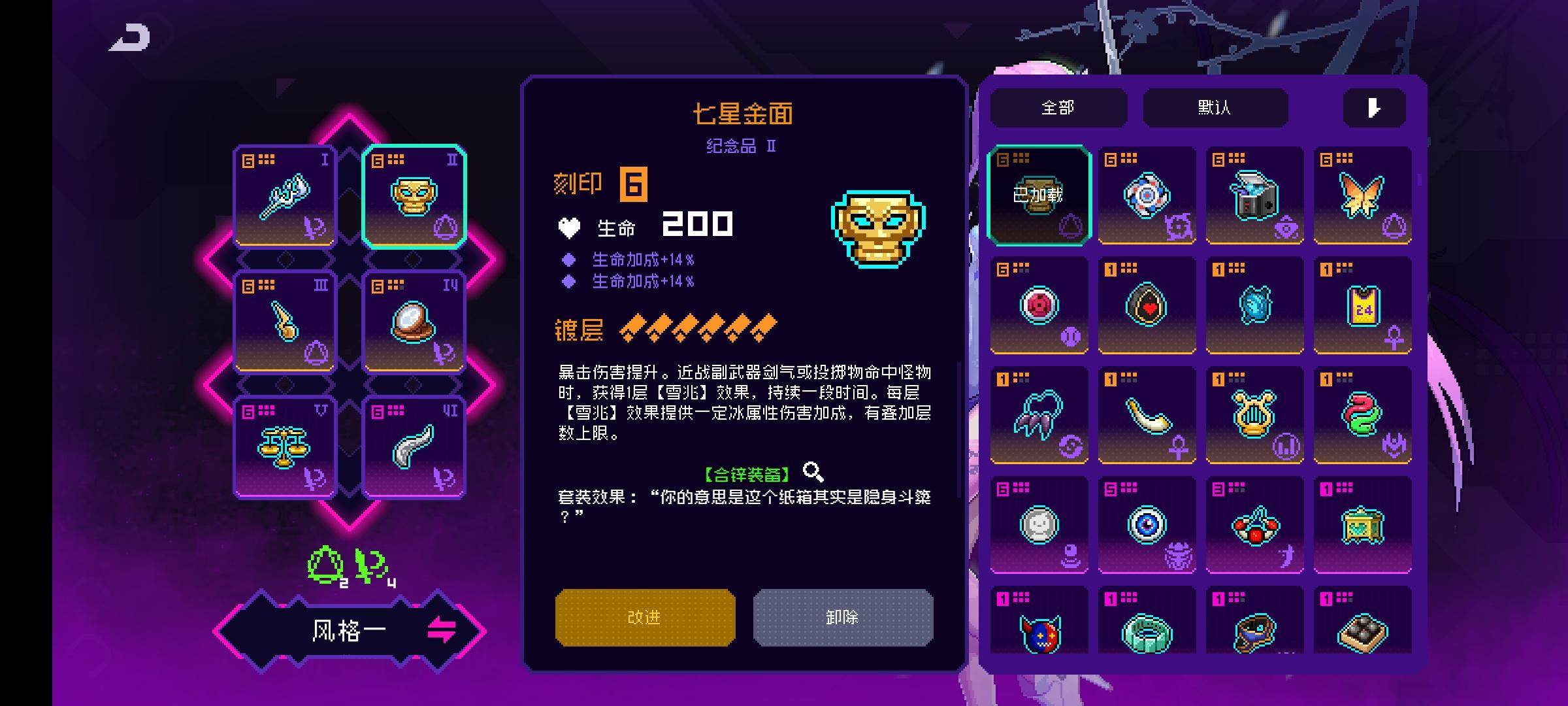The height and width of the screenshot is (706, 1568).
Task: Select the orange butterfly item in inventory
Action: click(1362, 194)
